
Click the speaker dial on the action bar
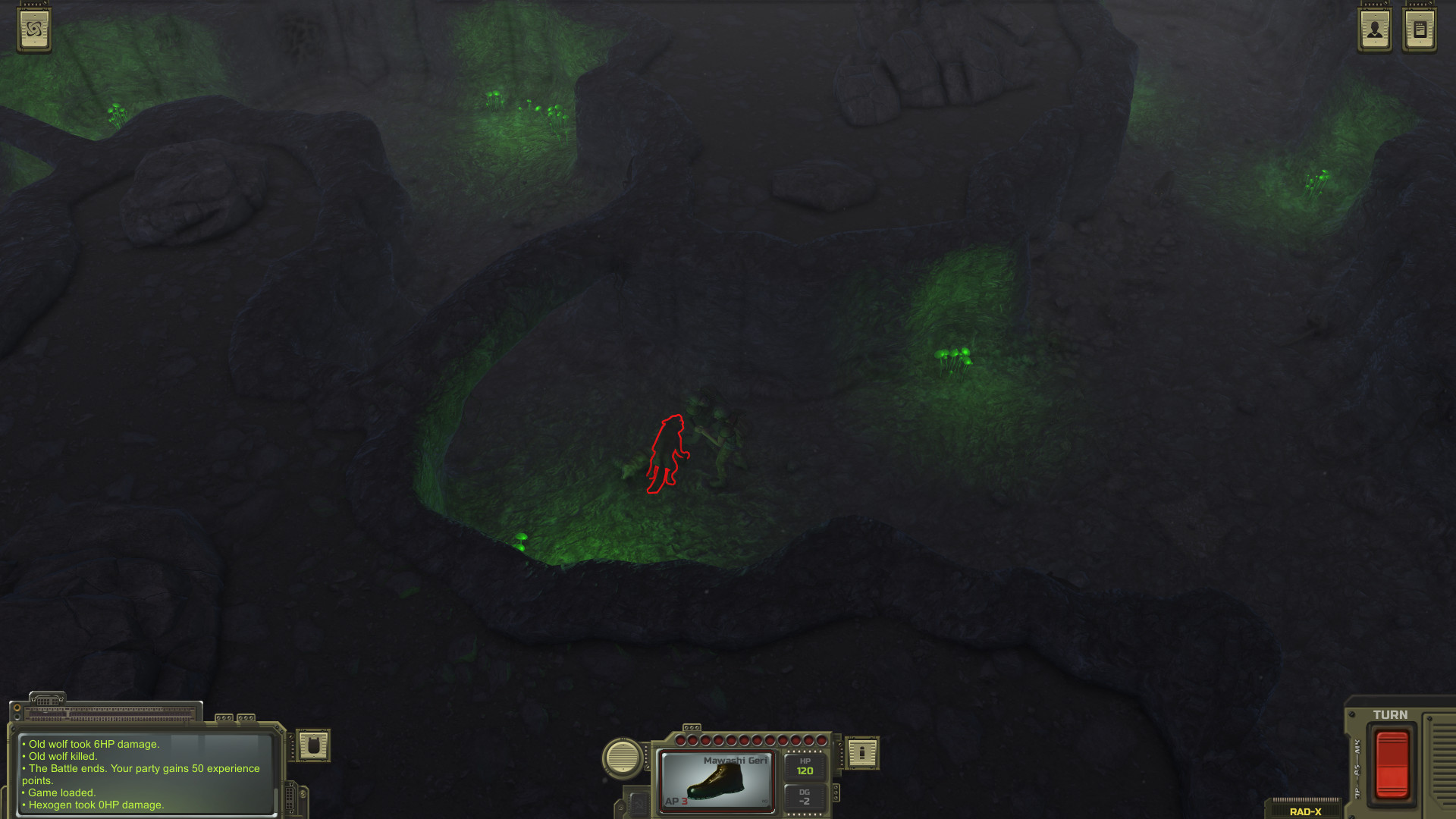[x=621, y=758]
